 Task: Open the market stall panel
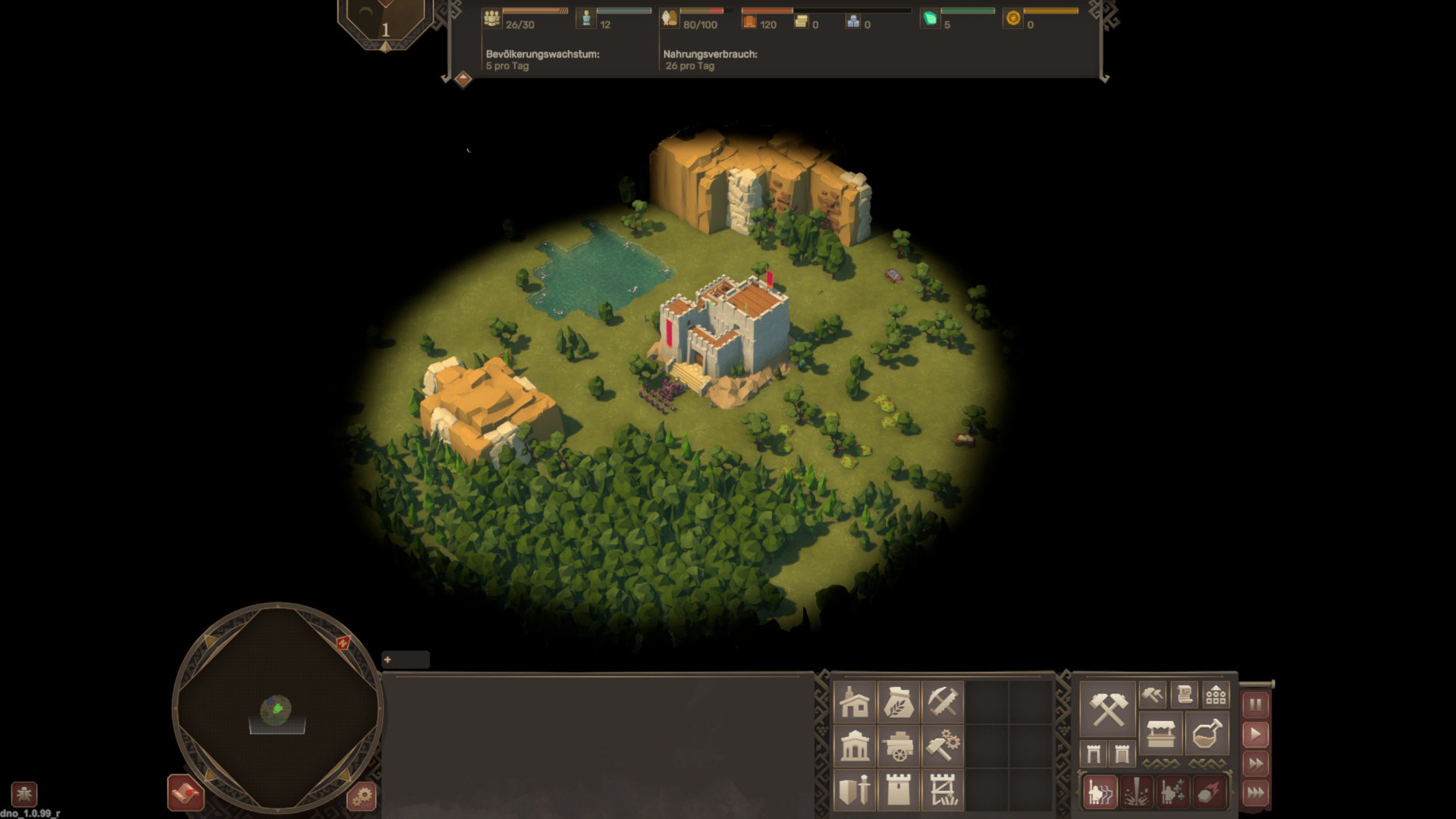pyautogui.click(x=1160, y=733)
